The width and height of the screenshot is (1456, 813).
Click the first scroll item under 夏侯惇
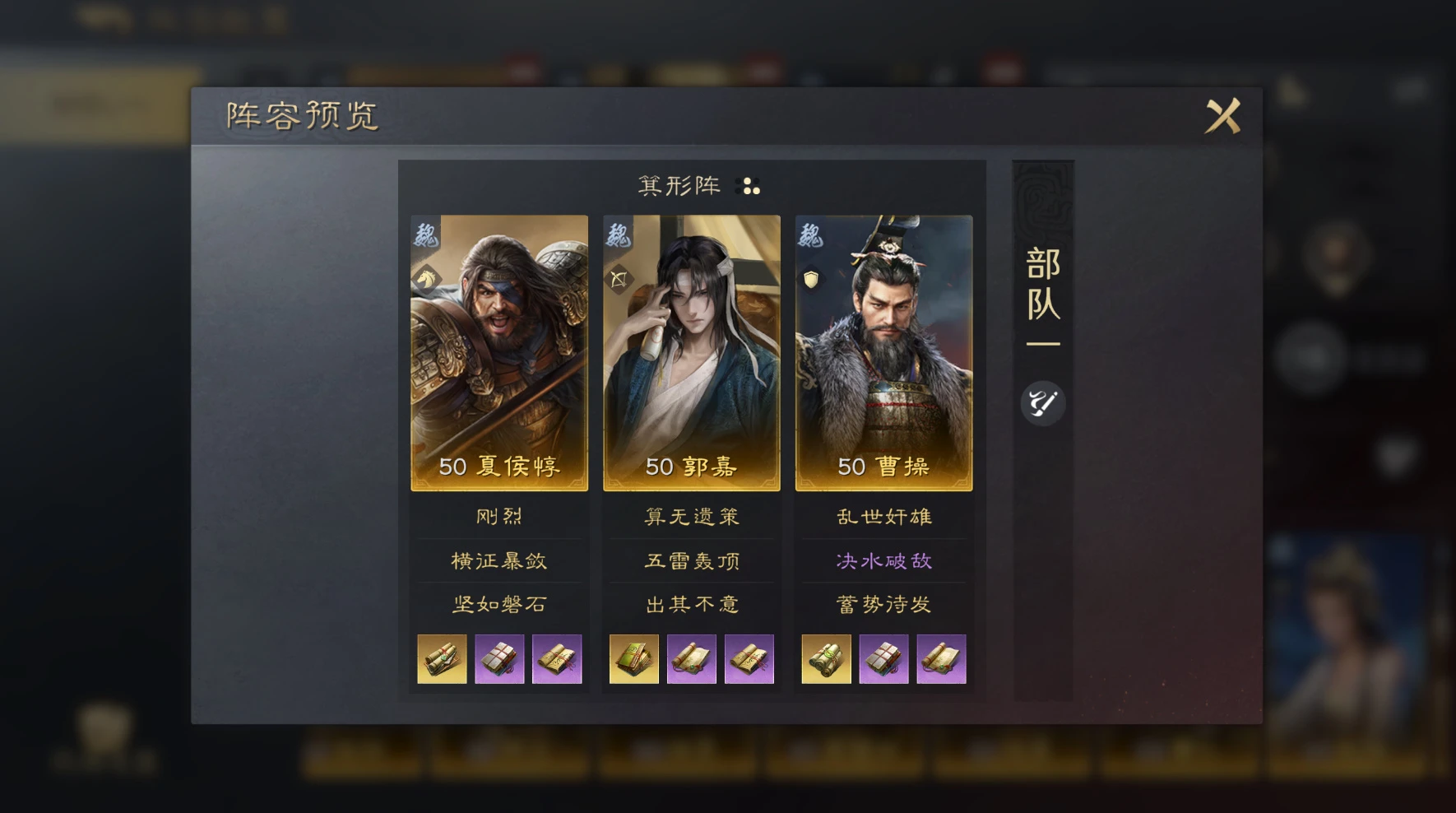(442, 658)
